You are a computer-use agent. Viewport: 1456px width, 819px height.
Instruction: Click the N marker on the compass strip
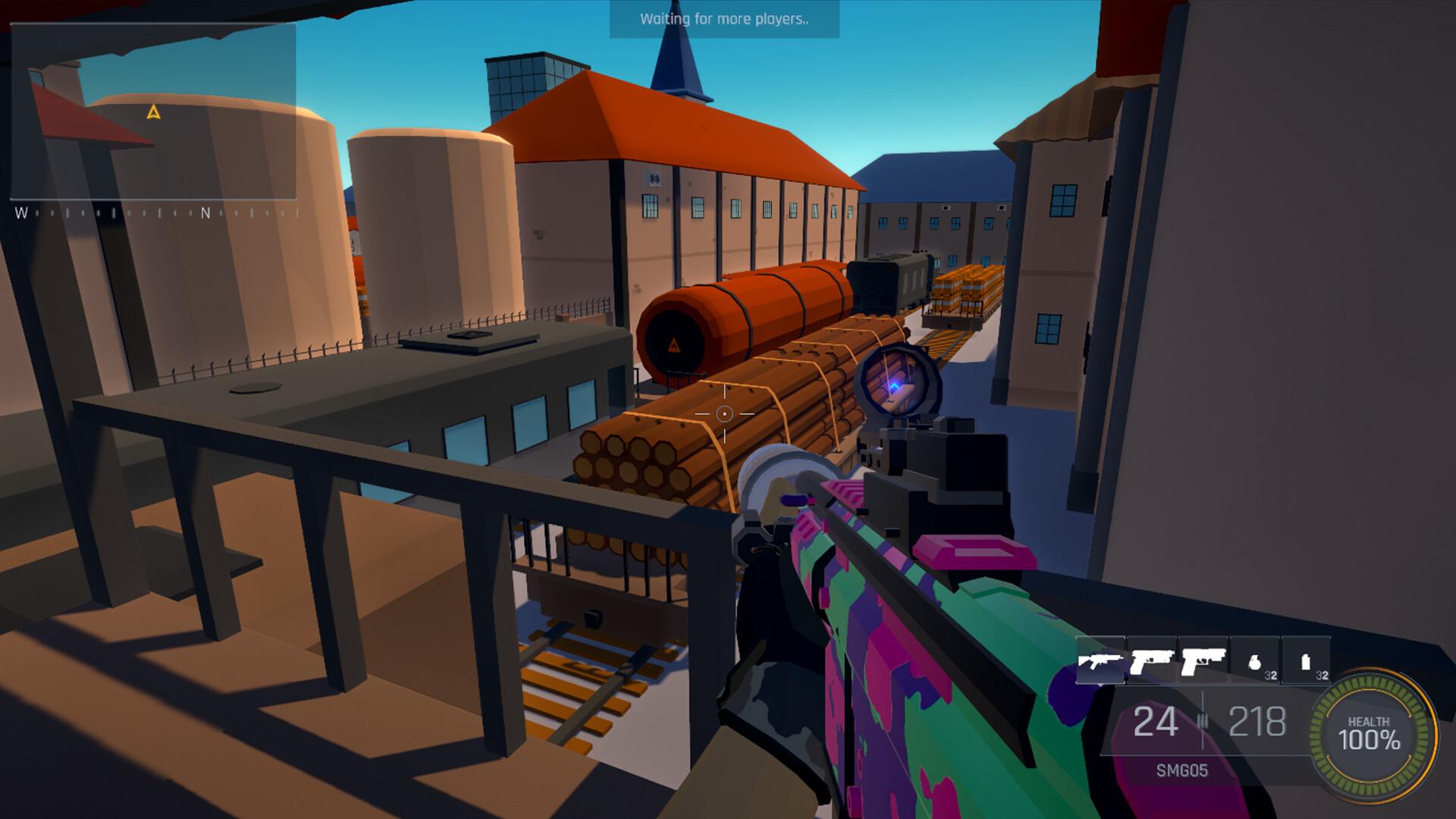[x=206, y=213]
